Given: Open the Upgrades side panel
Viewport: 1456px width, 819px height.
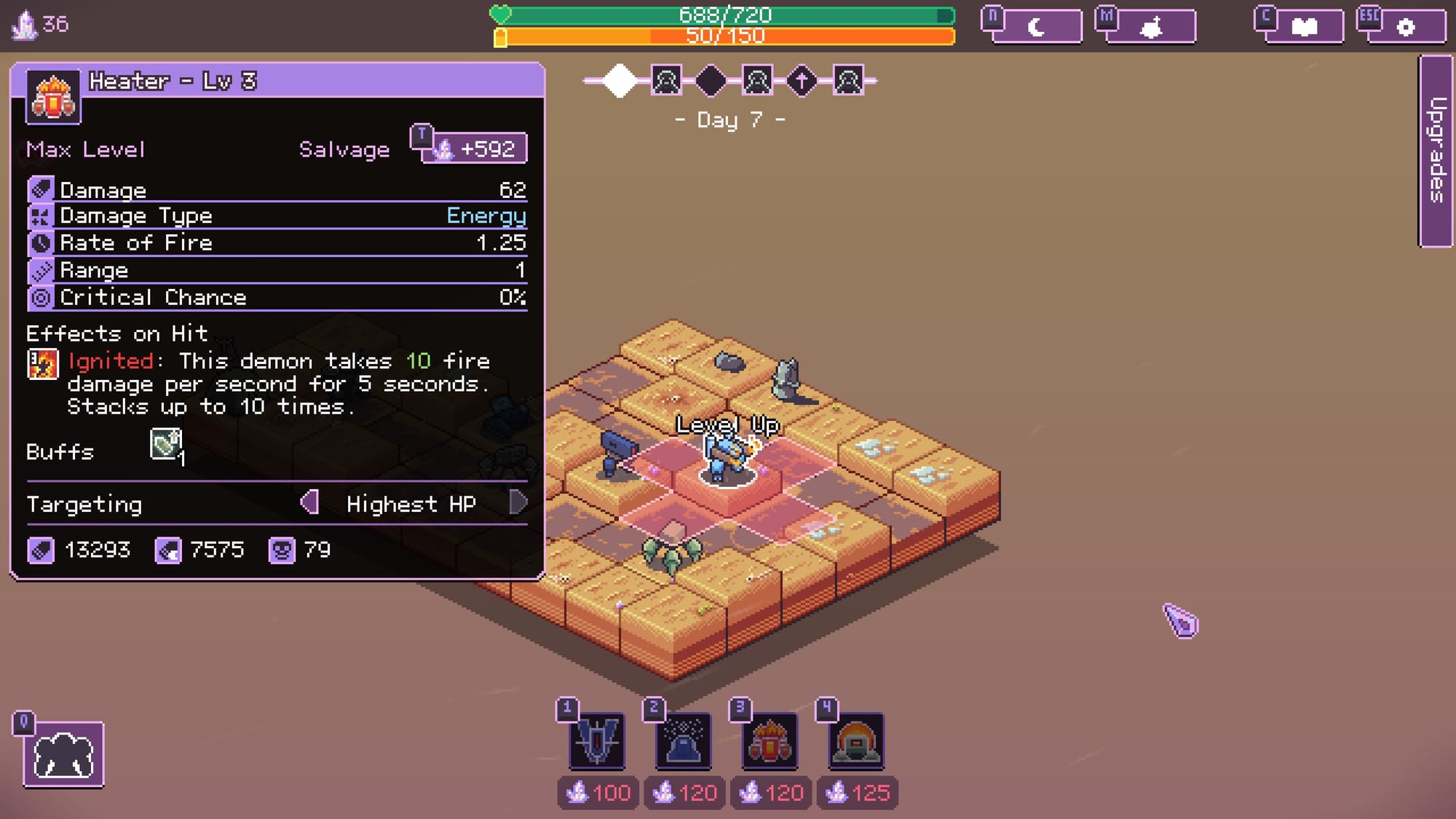Looking at the screenshot, I should [x=1436, y=151].
